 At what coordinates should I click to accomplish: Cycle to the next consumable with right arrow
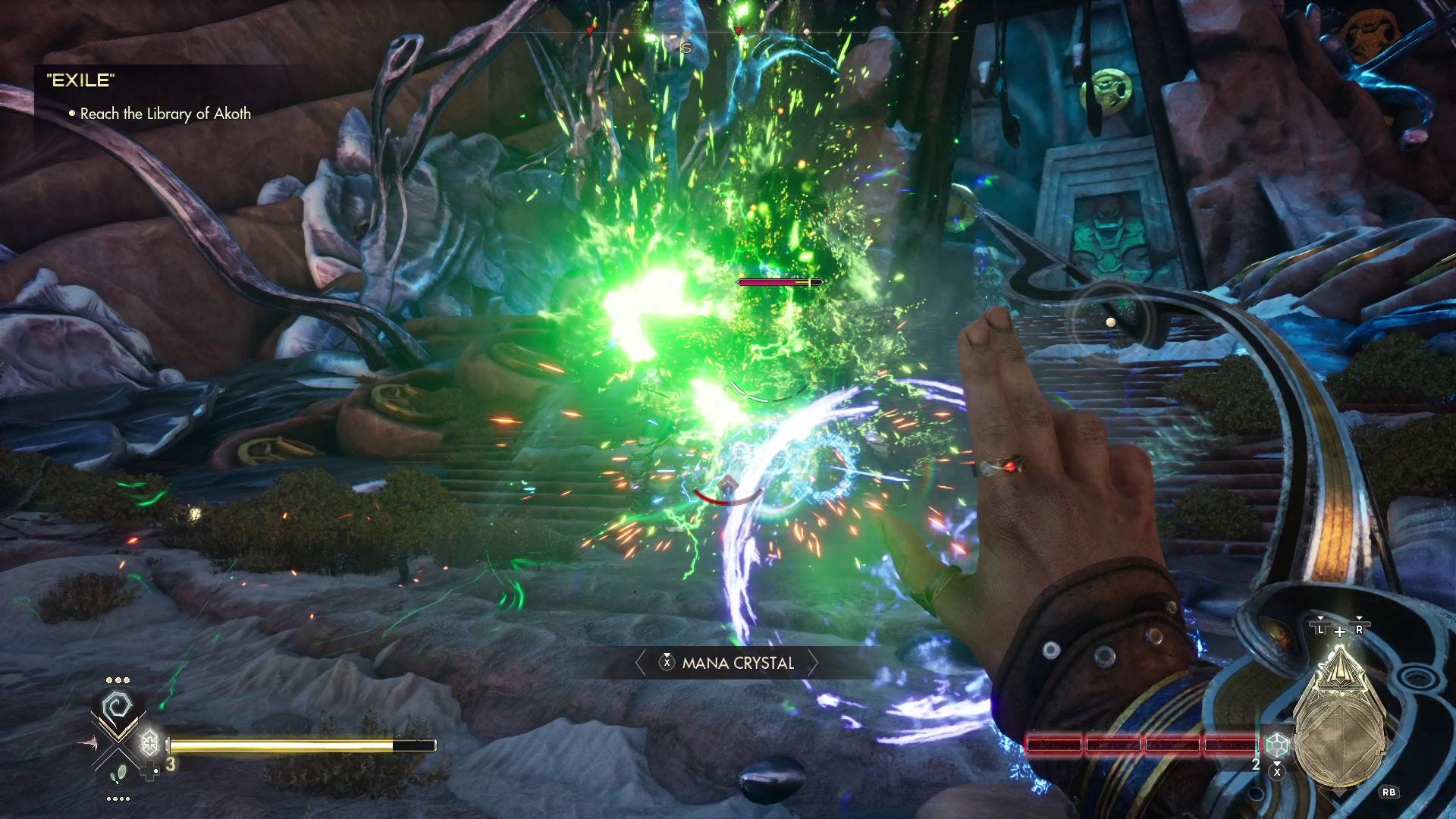click(x=813, y=664)
